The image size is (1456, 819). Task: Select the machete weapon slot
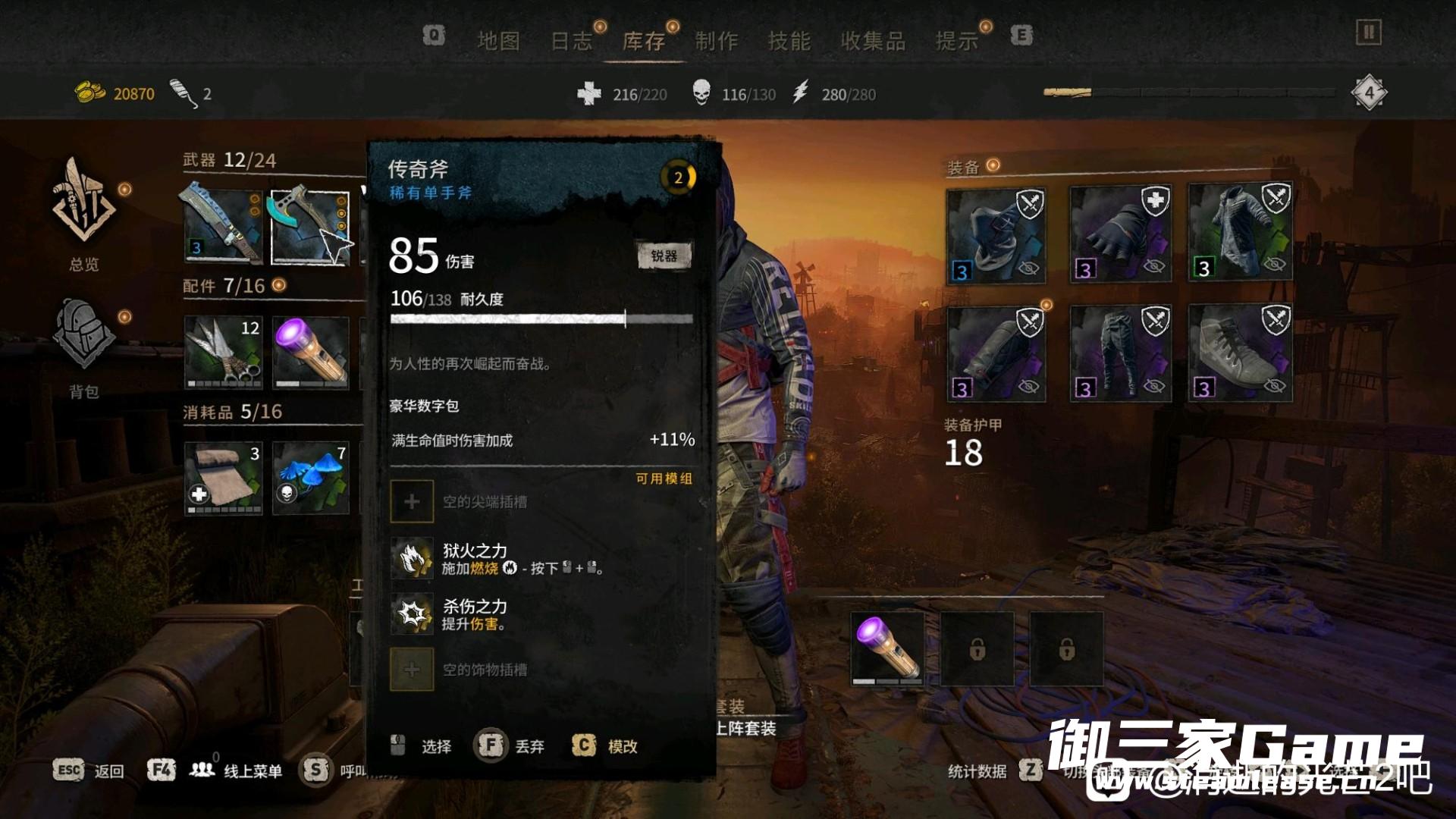click(x=223, y=227)
